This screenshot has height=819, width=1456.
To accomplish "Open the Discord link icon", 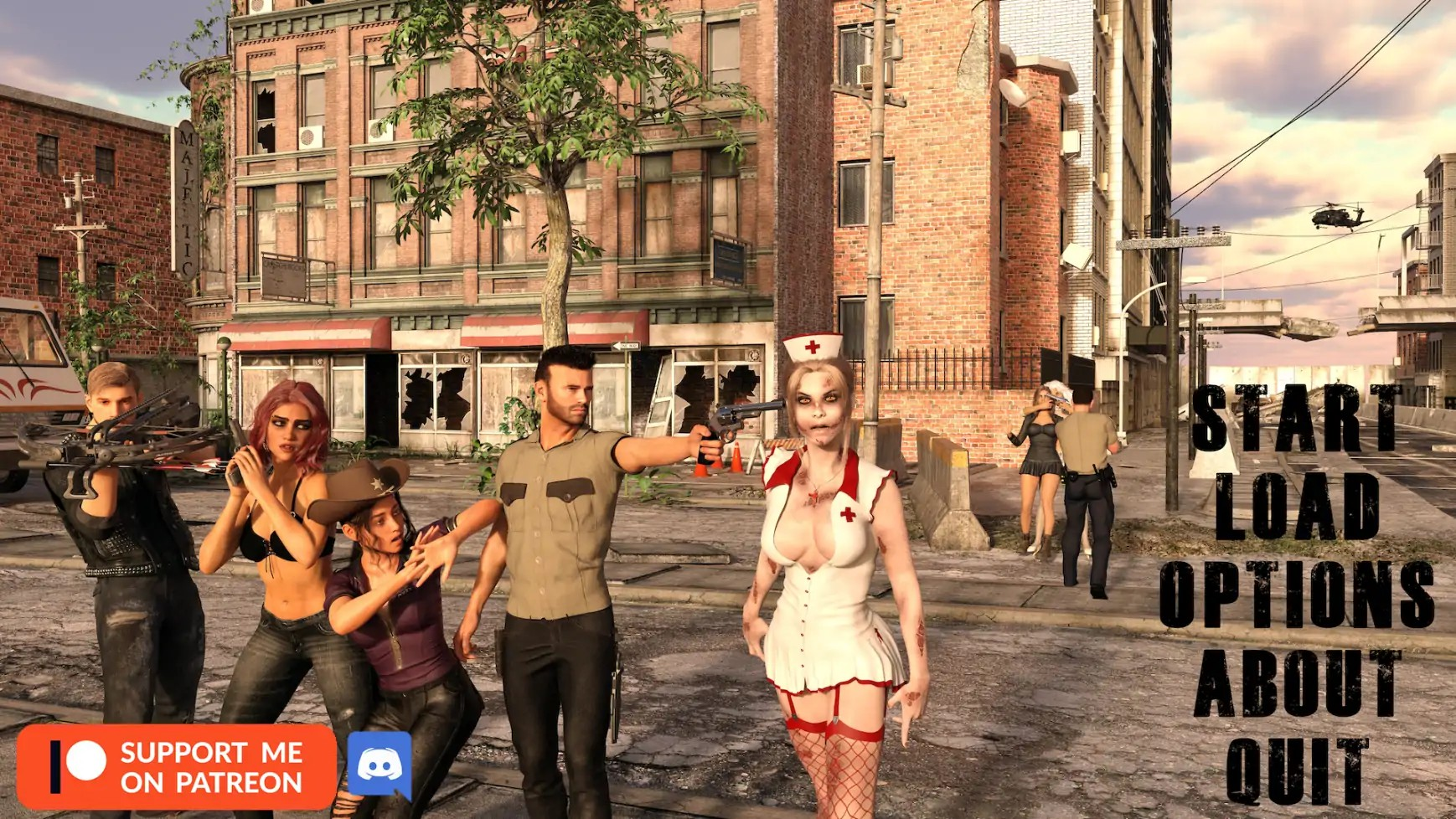I will pos(379,765).
